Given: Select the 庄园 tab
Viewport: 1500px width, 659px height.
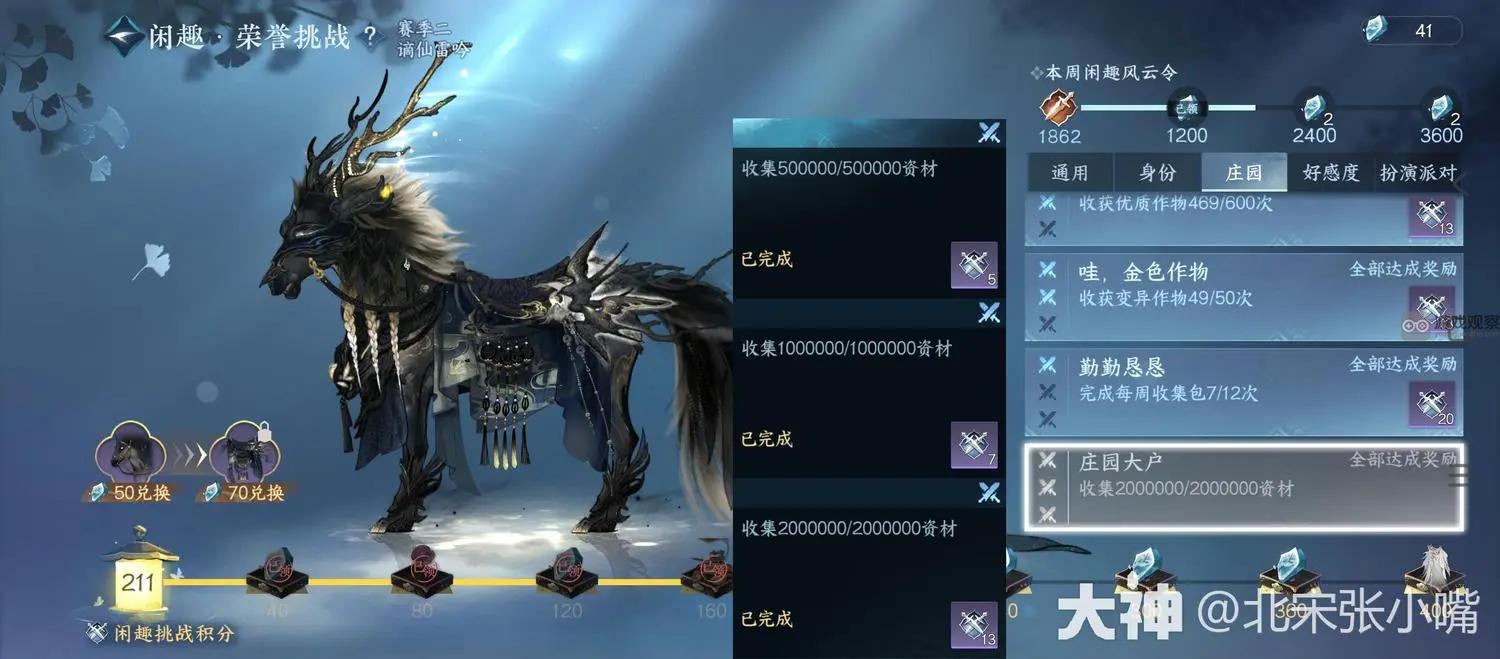Looking at the screenshot, I should point(1244,173).
